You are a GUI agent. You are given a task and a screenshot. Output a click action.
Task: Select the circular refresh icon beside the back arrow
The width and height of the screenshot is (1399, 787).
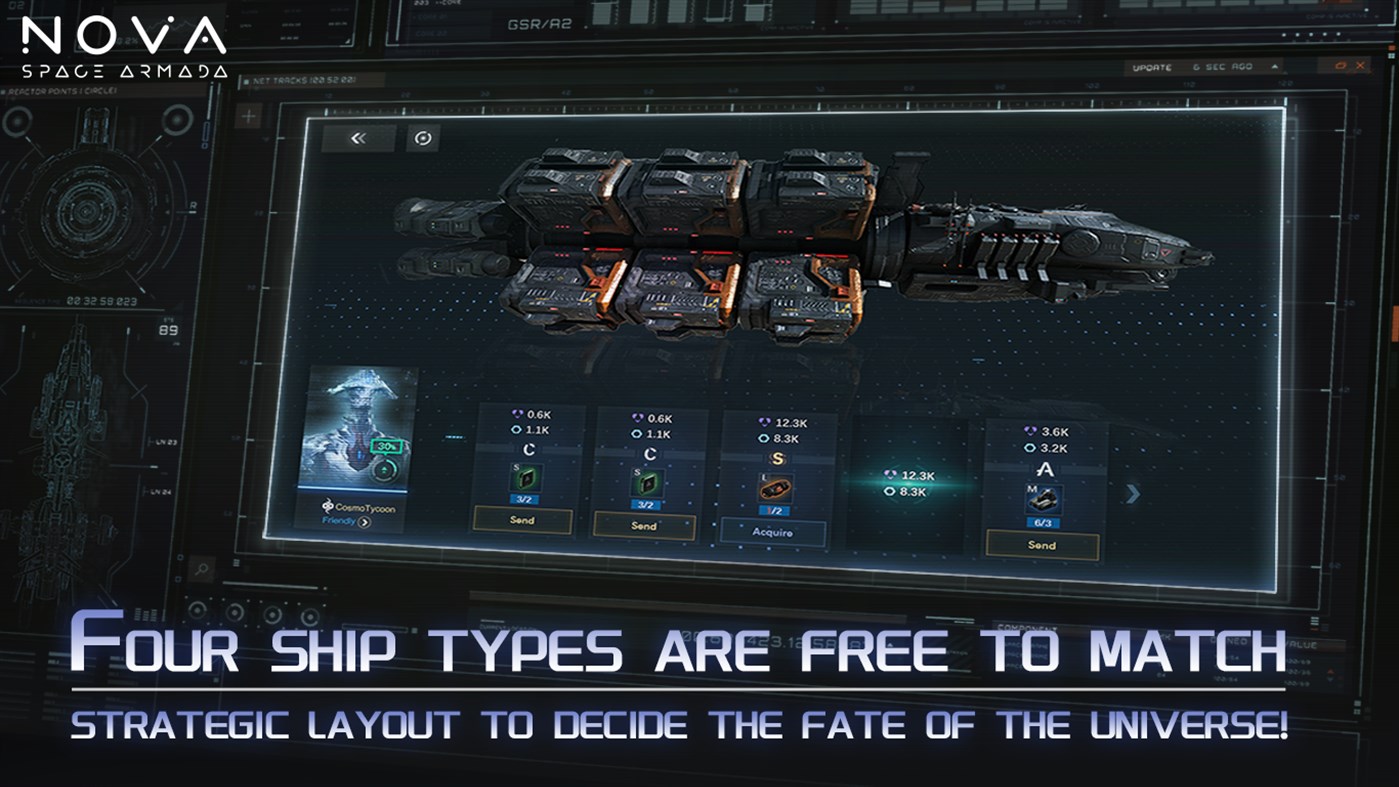421,137
